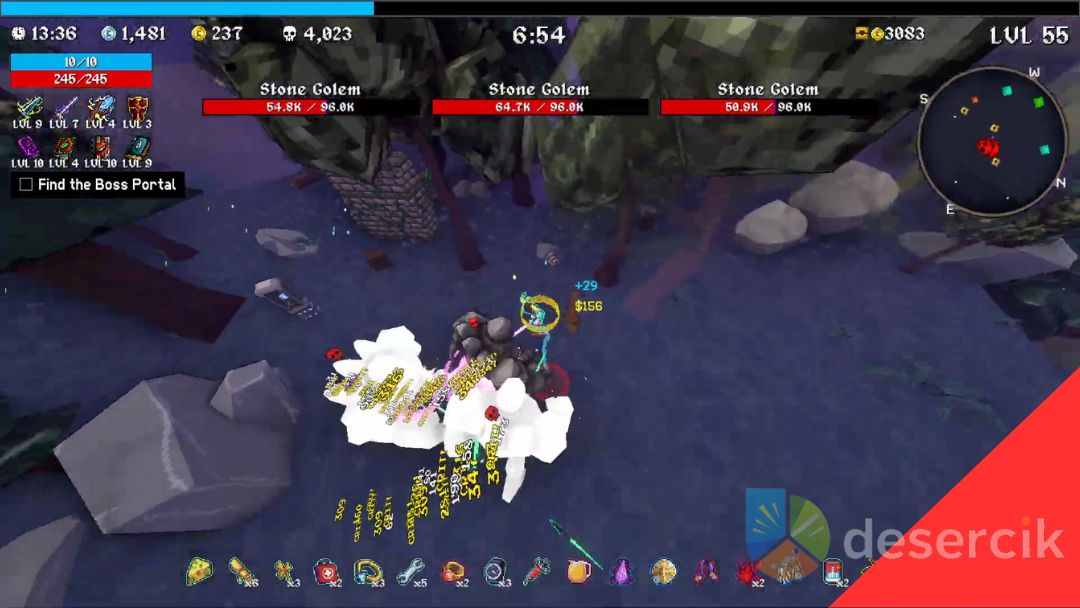Click the desercik channel watermark
The height and width of the screenshot is (608, 1080).
950,541
